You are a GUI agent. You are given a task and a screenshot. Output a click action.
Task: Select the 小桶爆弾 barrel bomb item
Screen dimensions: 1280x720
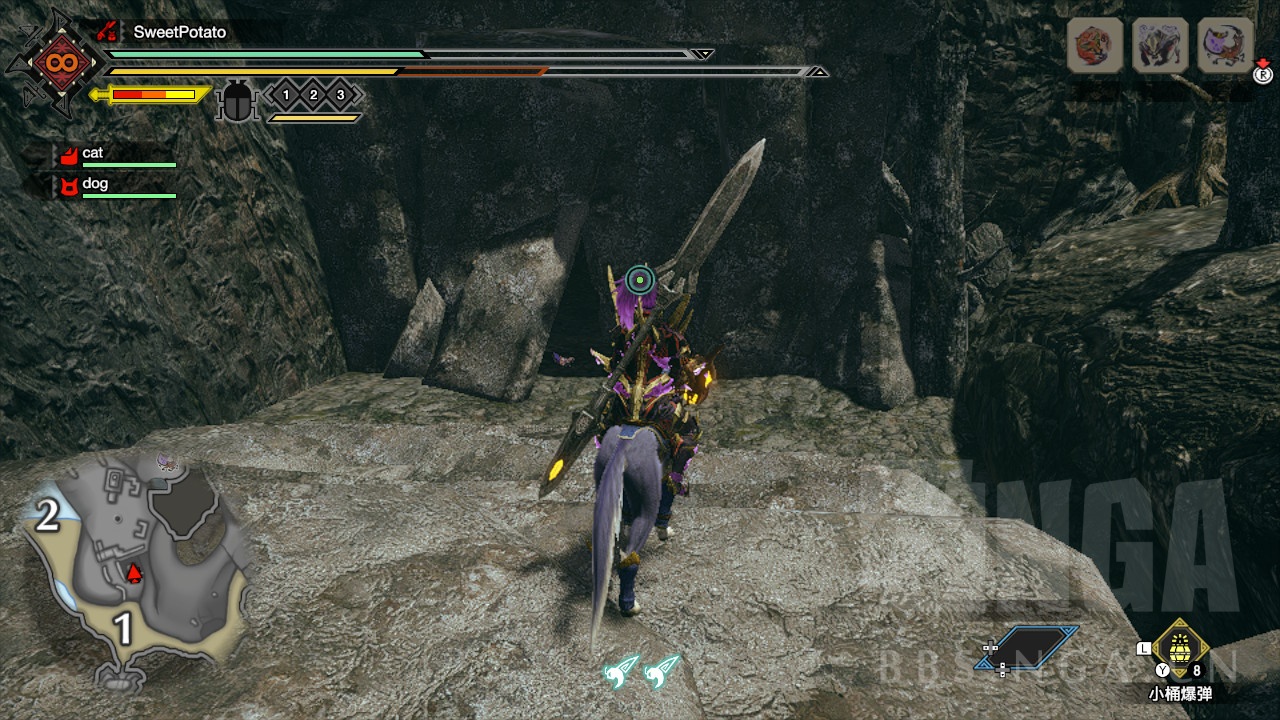(x=1180, y=650)
